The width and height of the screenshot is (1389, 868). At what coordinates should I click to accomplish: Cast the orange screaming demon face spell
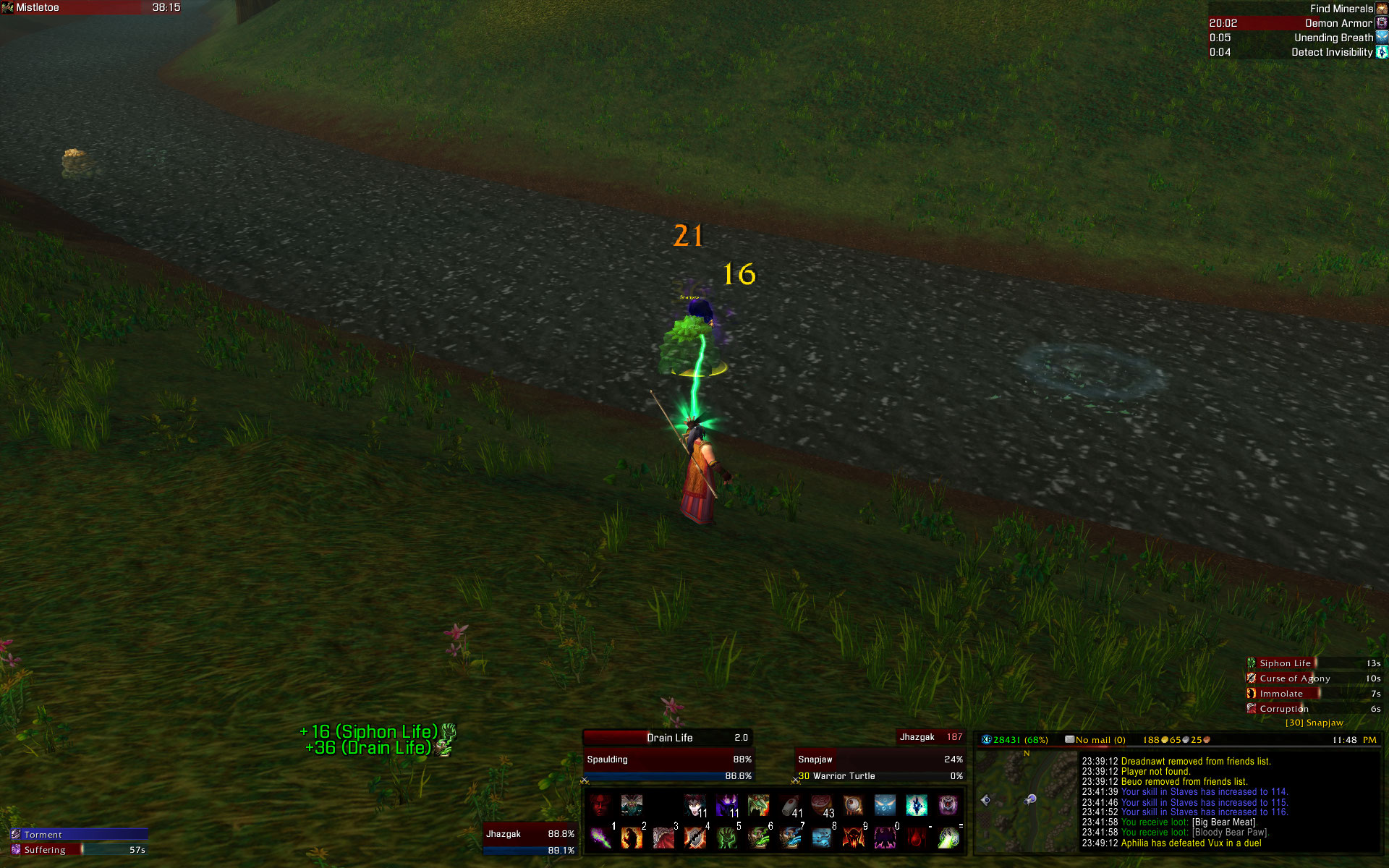coord(854,838)
